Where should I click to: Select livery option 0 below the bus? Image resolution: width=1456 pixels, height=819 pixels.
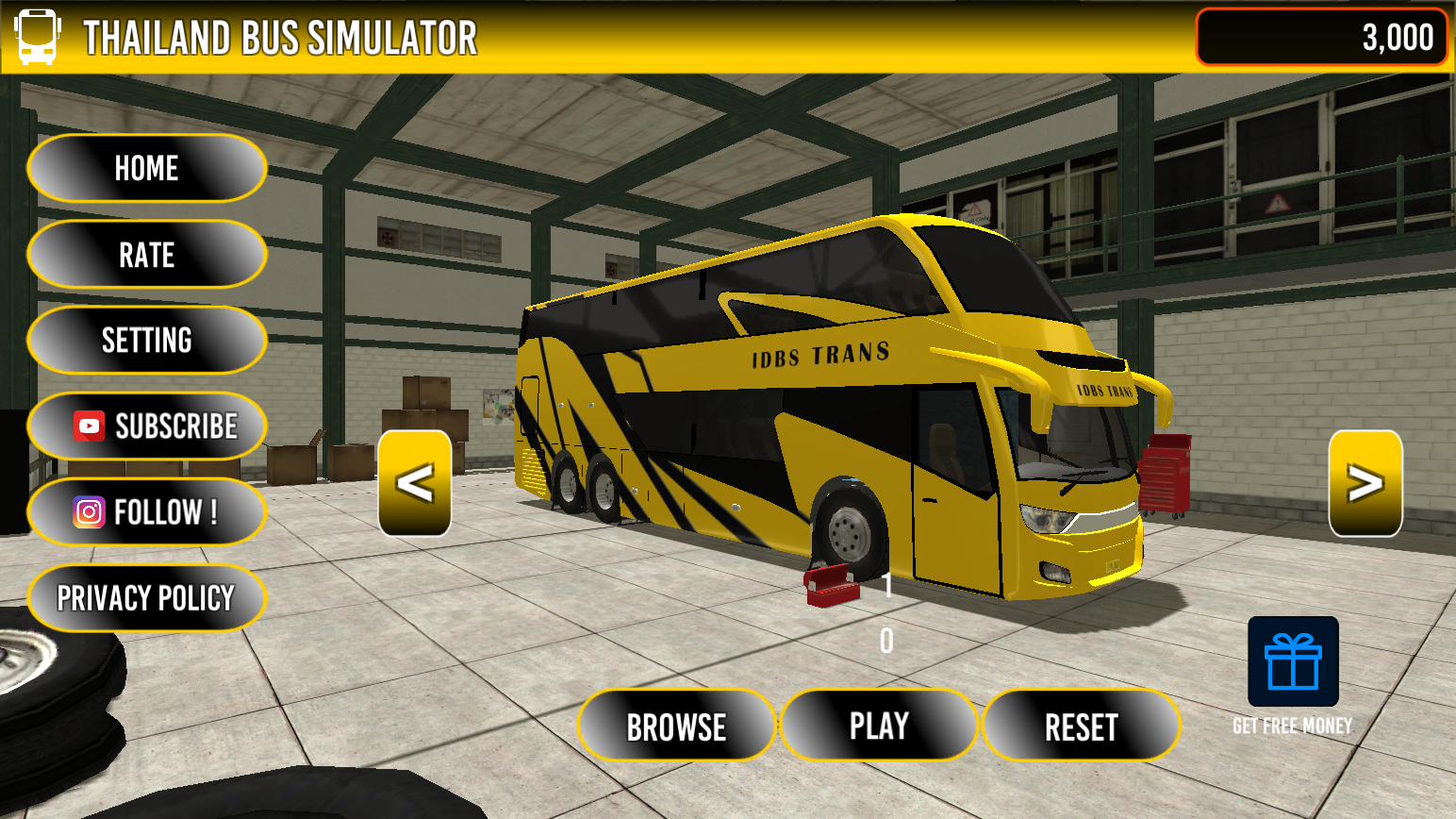tap(886, 641)
